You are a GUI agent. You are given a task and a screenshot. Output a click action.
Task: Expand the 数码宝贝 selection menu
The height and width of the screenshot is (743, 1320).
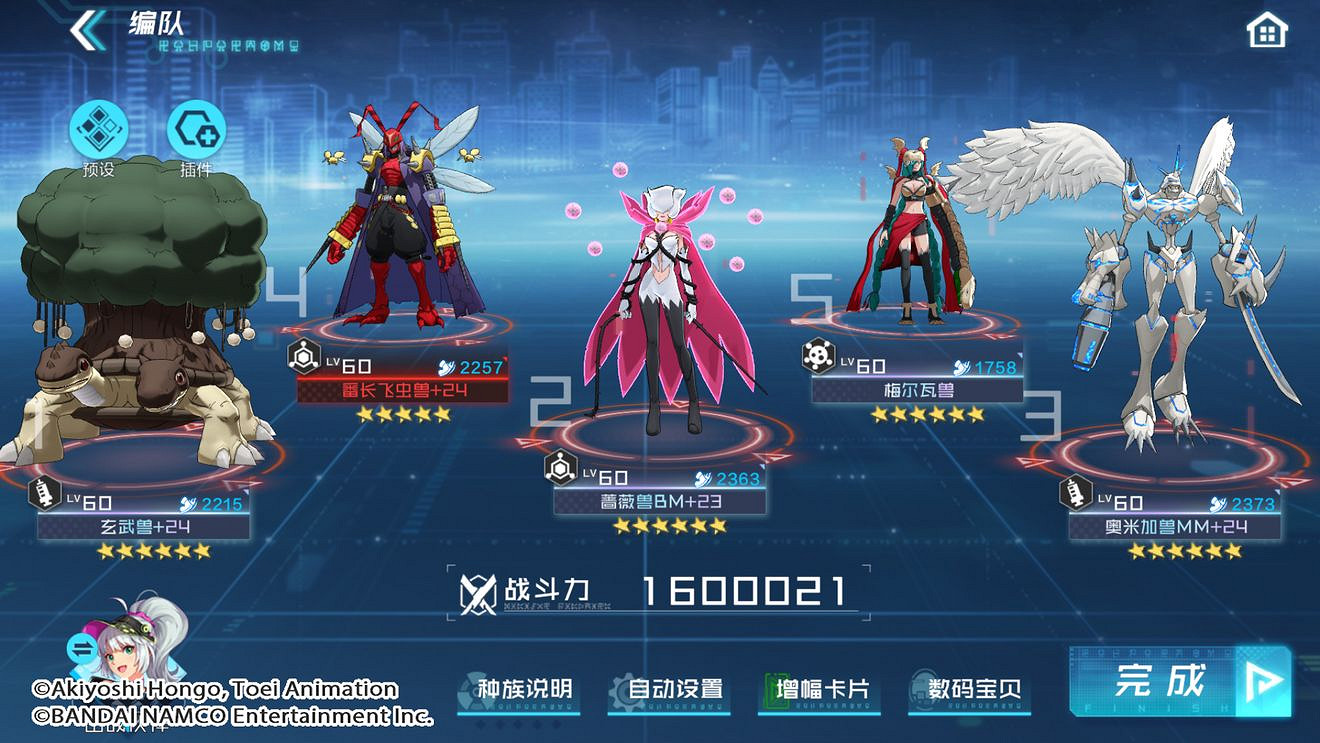click(970, 687)
